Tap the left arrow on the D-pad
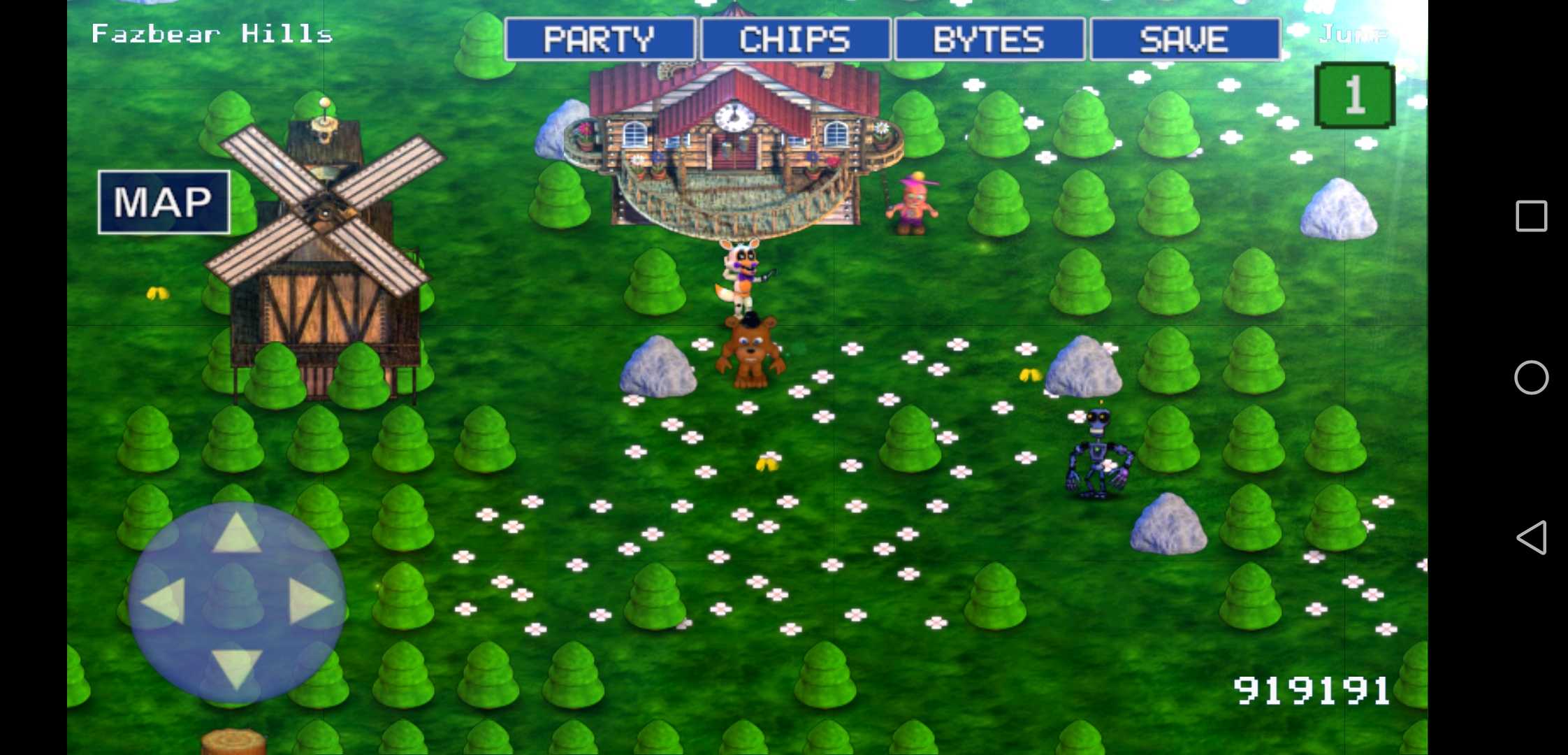This screenshot has width=1568, height=755. coord(164,601)
